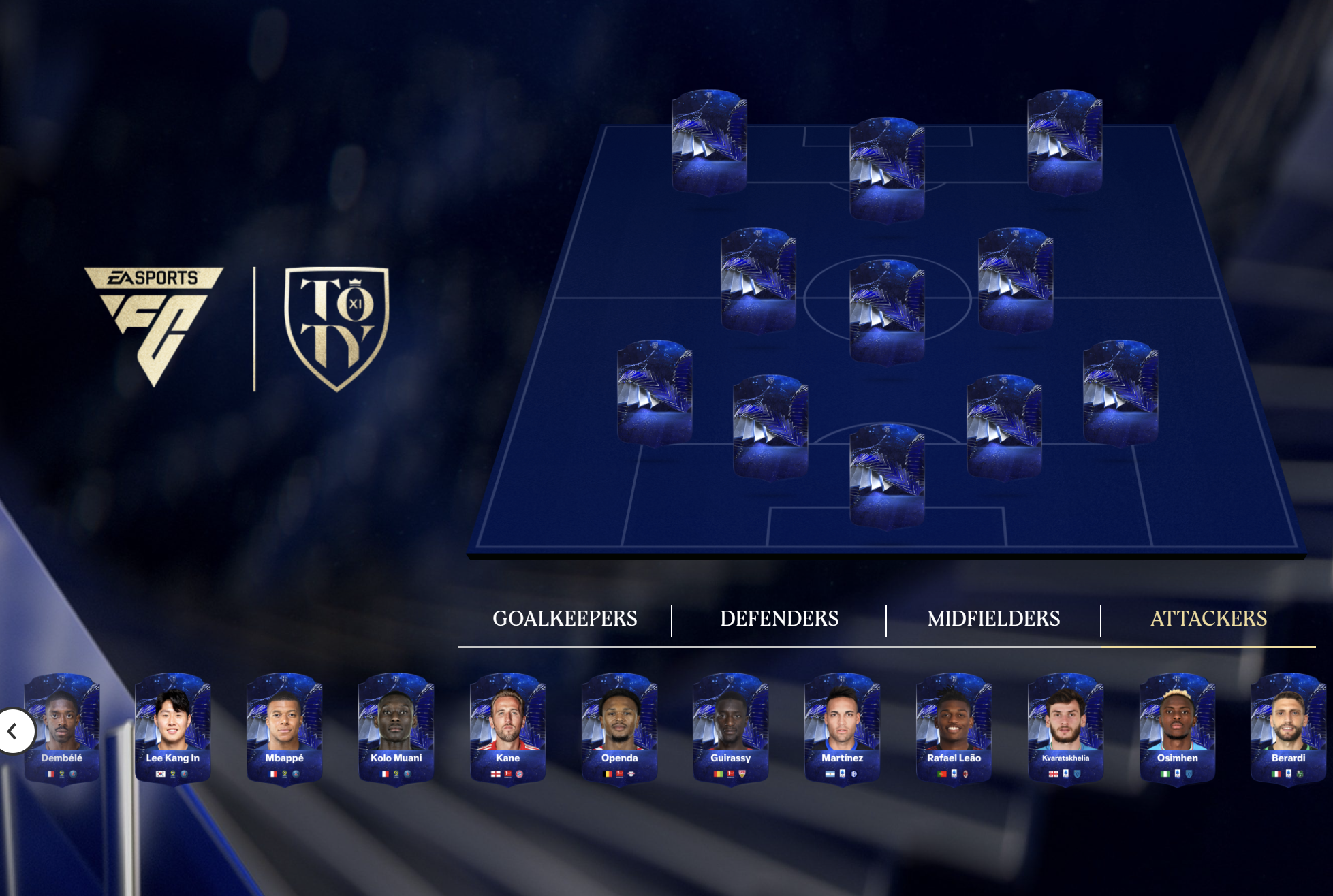
Task: Vote for the Kane card
Action: click(x=508, y=729)
